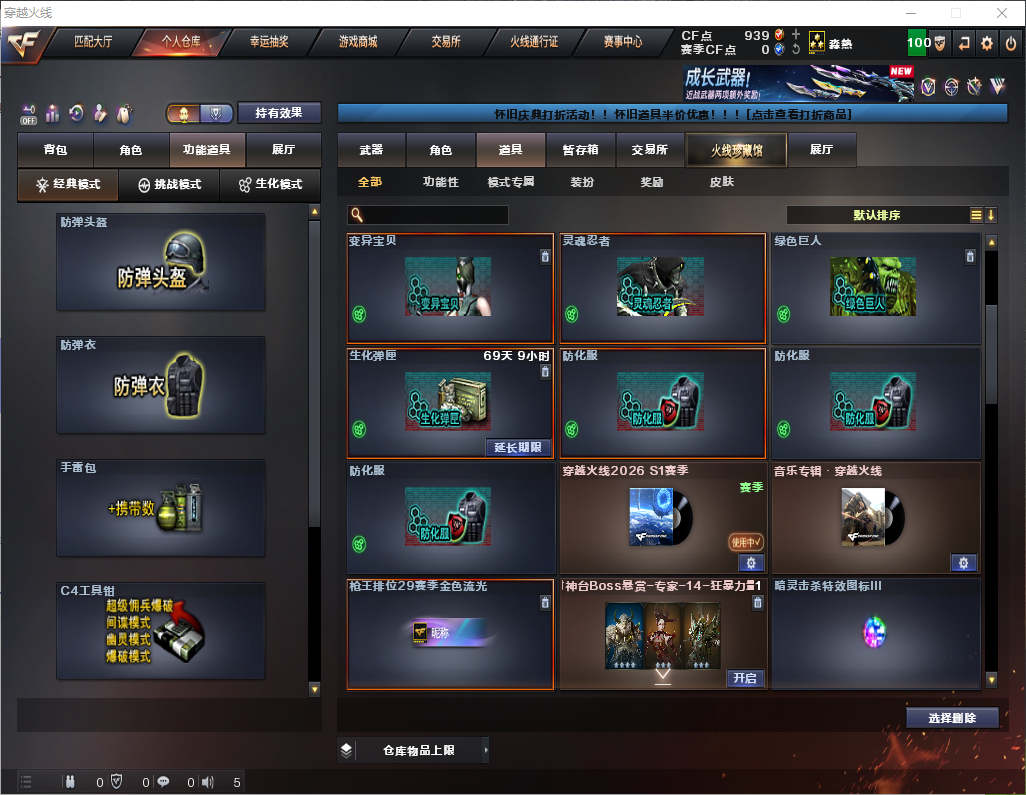
Task: Click the 持有效果 button
Action: coord(279,114)
